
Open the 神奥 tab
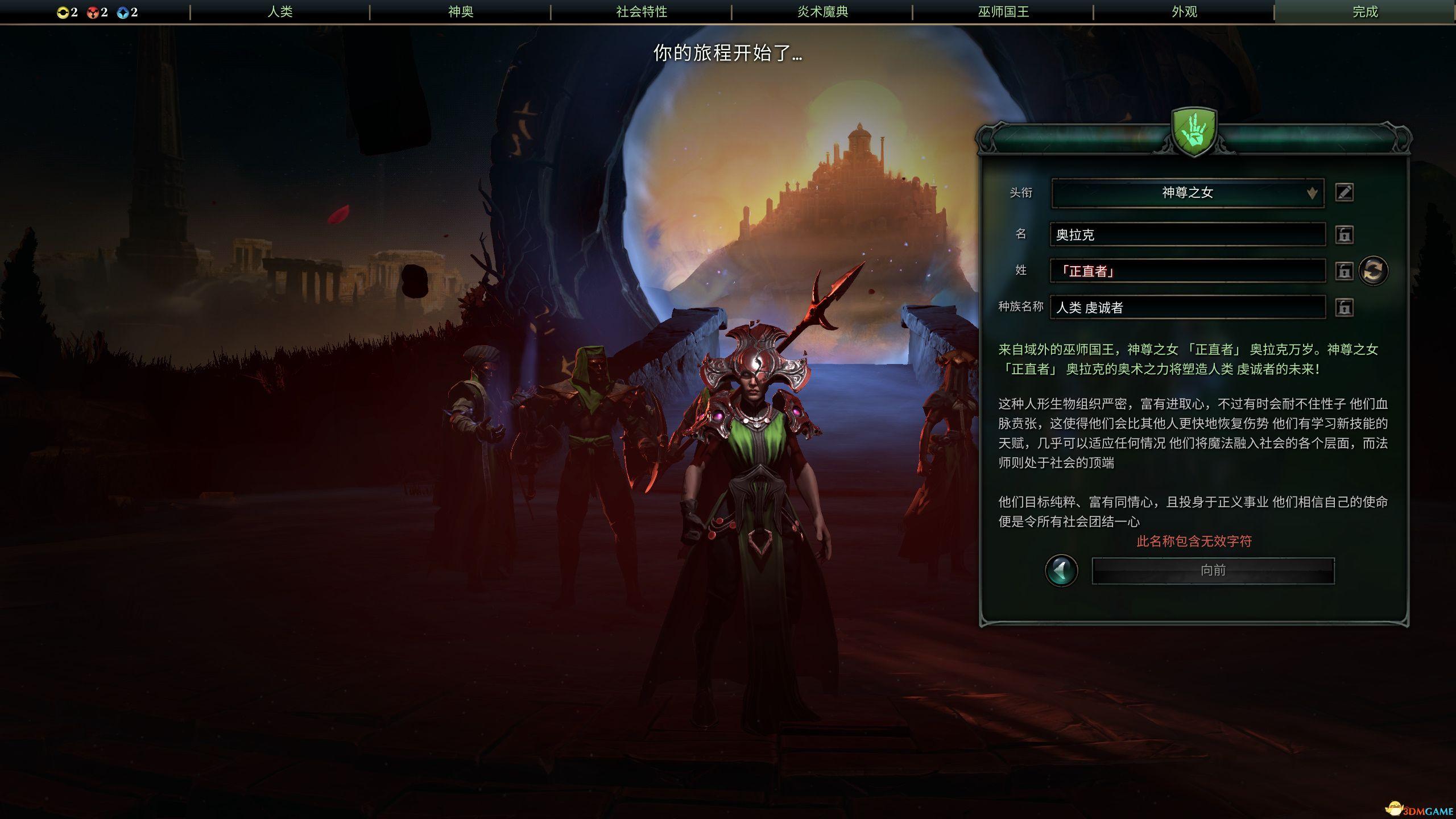pyautogui.click(x=461, y=11)
